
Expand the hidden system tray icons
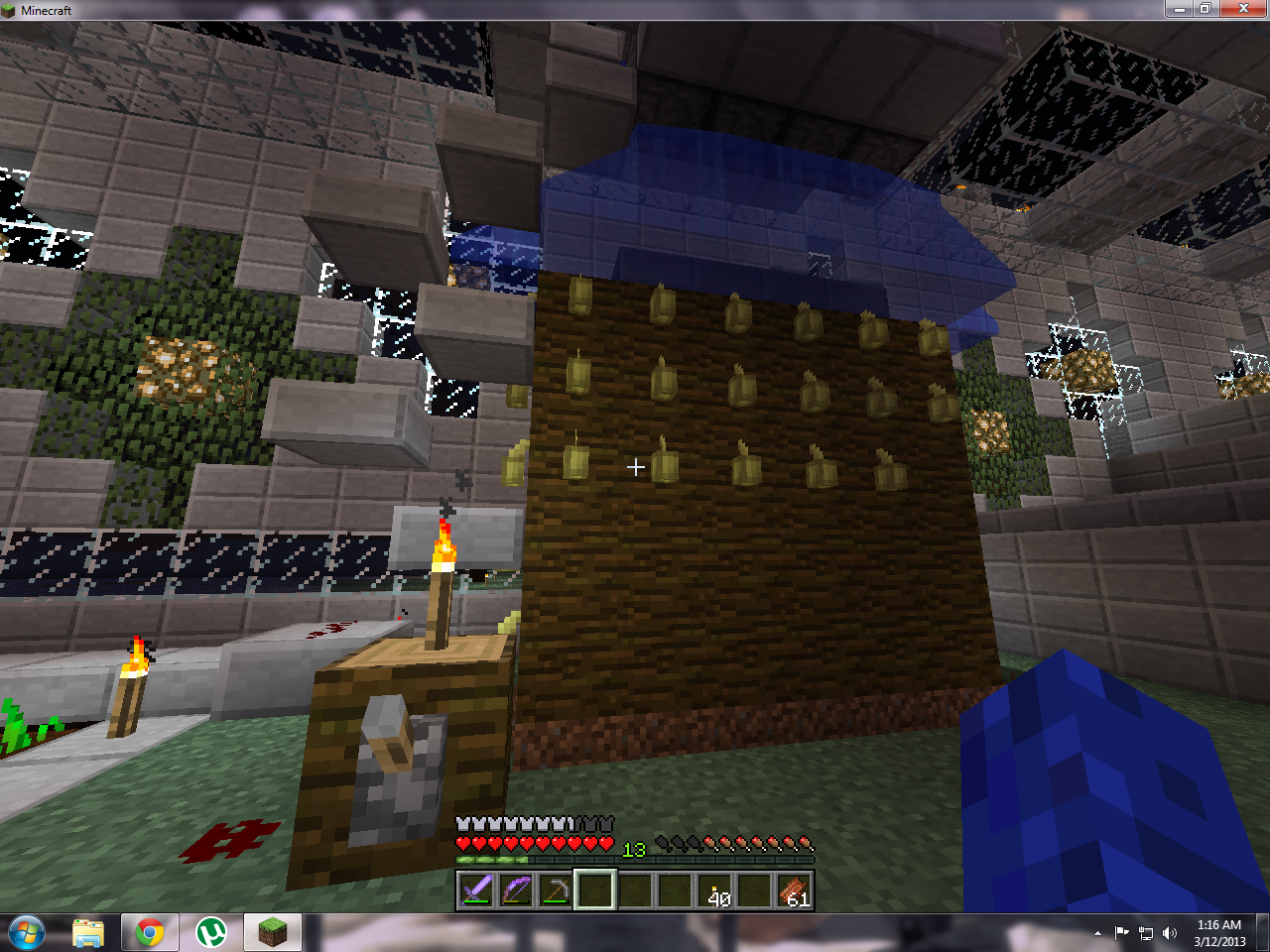pyautogui.click(x=1097, y=933)
